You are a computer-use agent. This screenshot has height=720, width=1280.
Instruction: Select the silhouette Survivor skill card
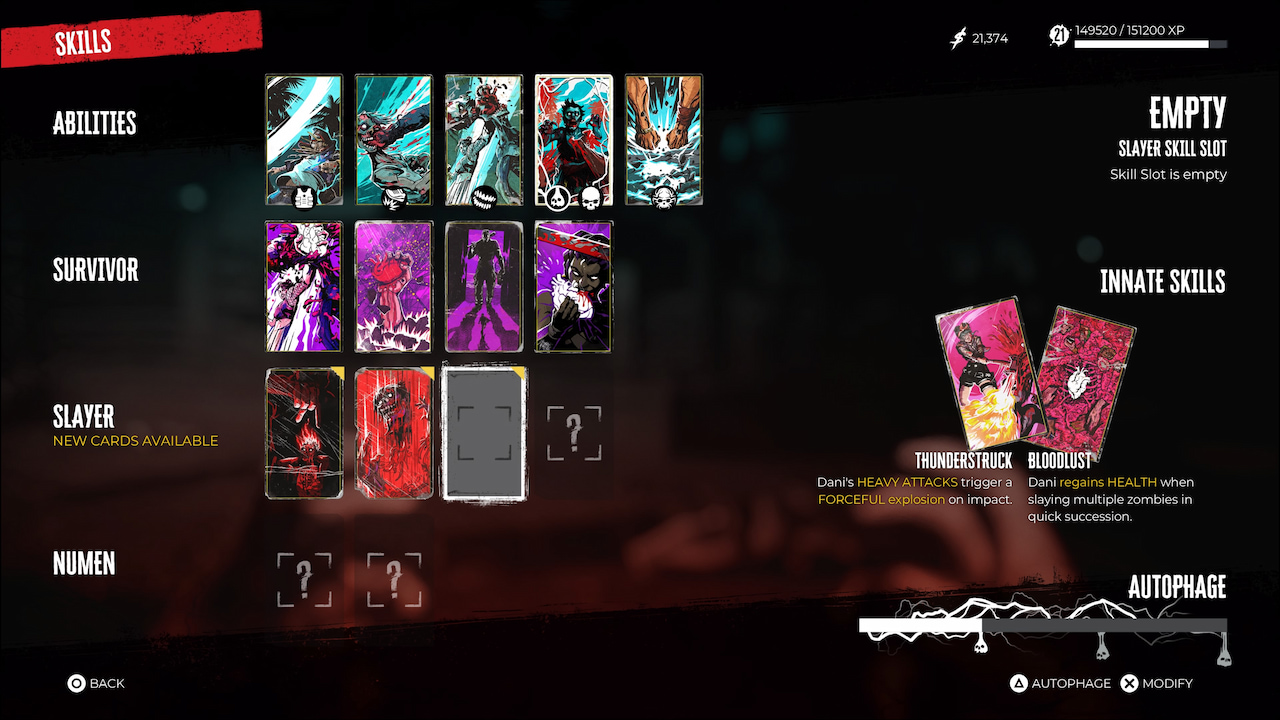[483, 286]
